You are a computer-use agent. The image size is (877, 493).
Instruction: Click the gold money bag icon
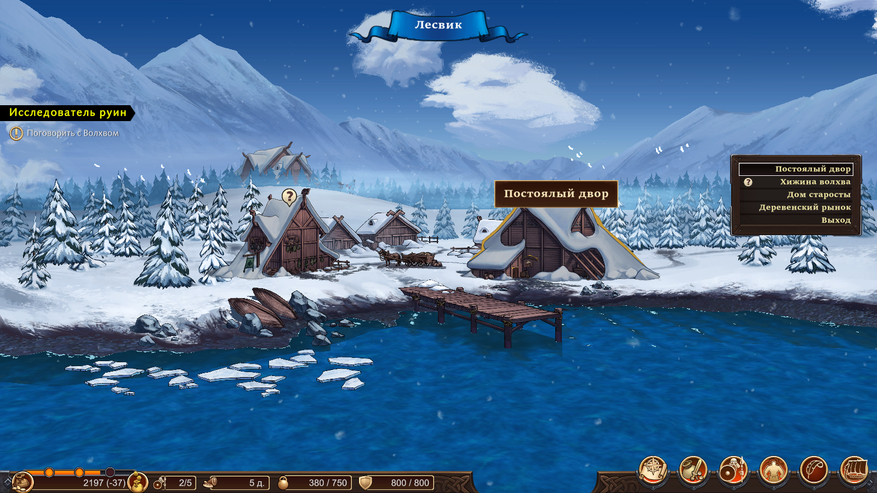pos(138,482)
